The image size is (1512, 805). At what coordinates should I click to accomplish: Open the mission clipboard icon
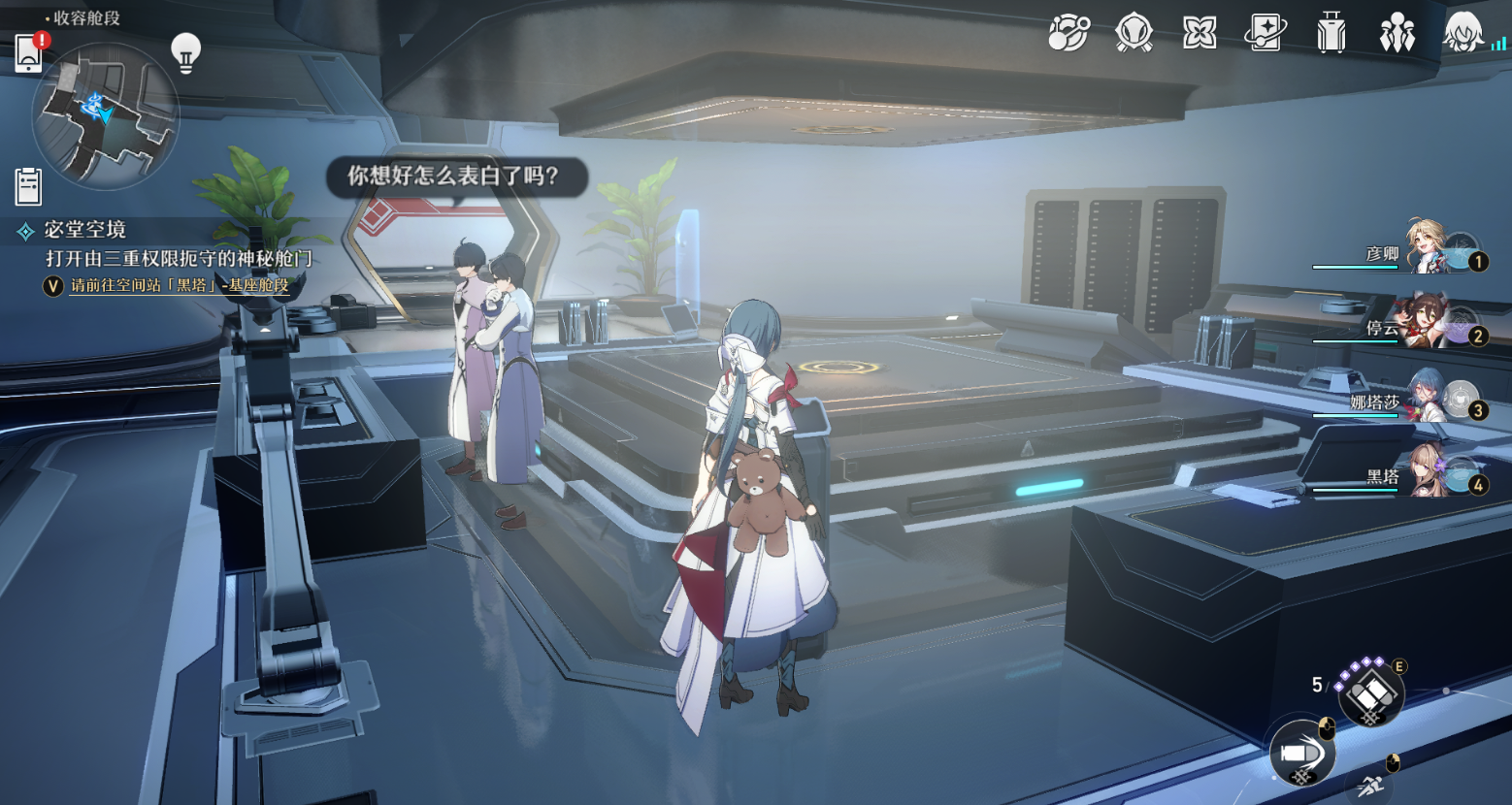(28, 186)
